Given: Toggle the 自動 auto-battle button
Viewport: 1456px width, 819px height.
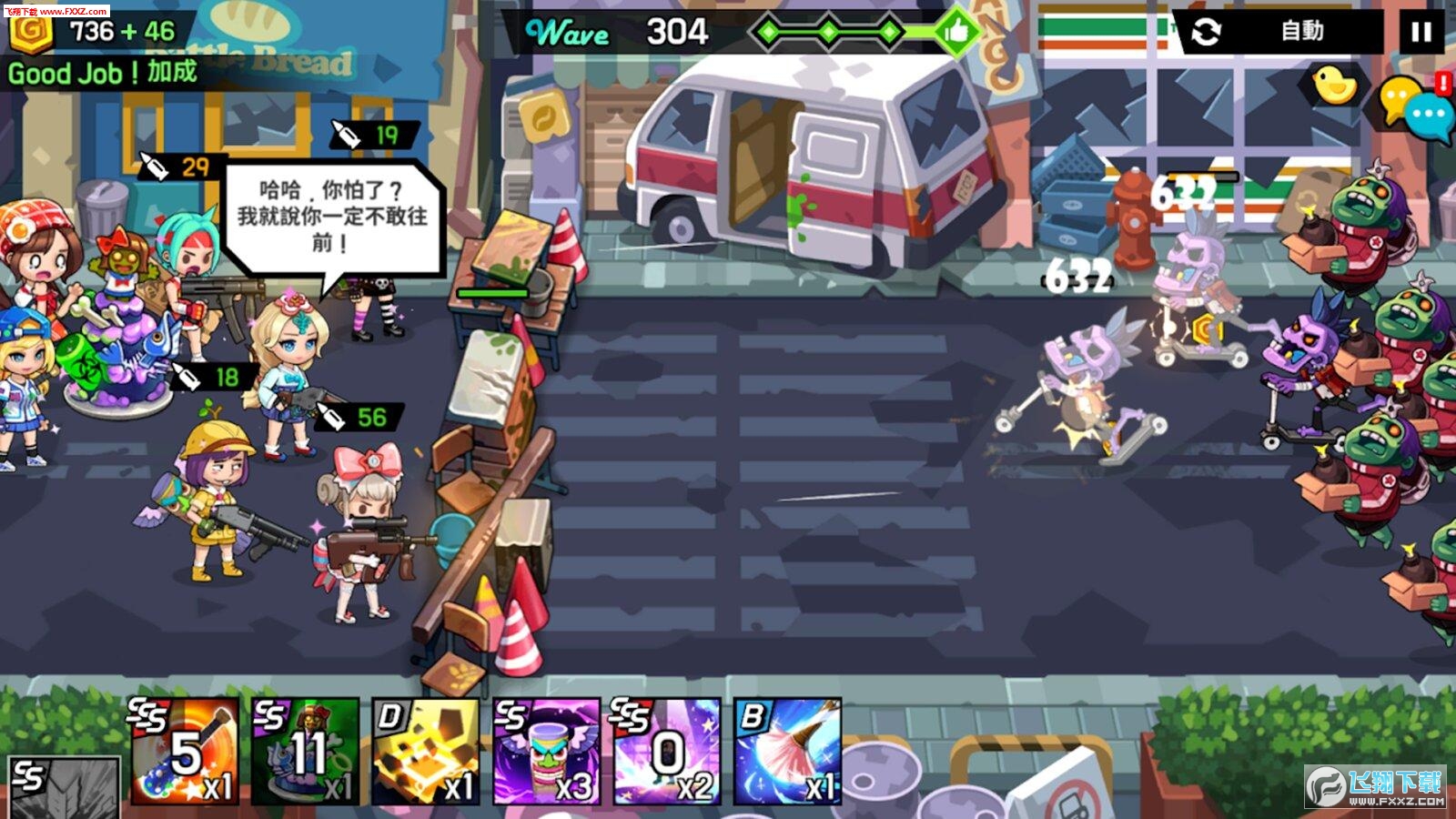Looking at the screenshot, I should 1281,33.
